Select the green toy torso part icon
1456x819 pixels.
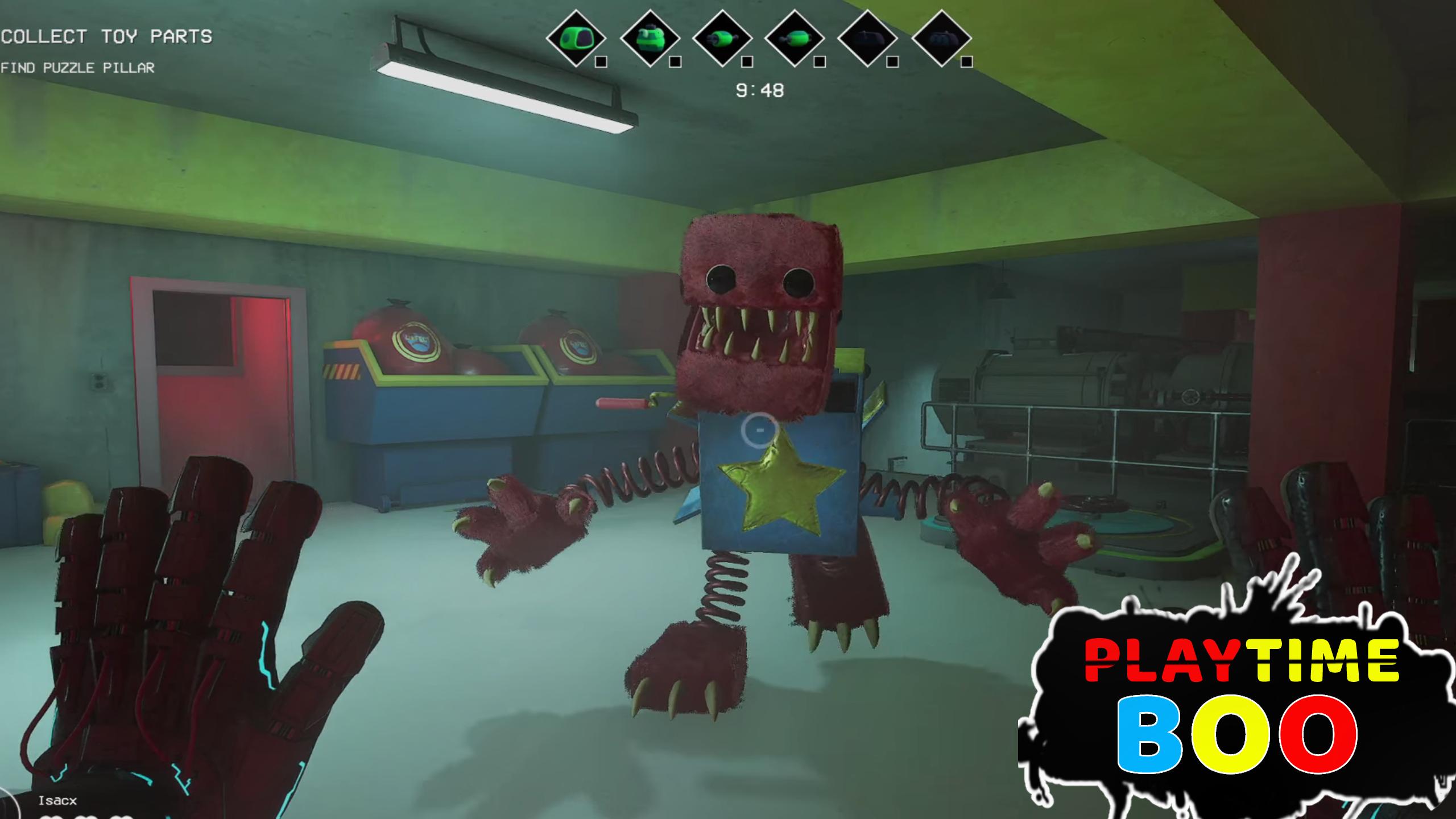tap(649, 39)
